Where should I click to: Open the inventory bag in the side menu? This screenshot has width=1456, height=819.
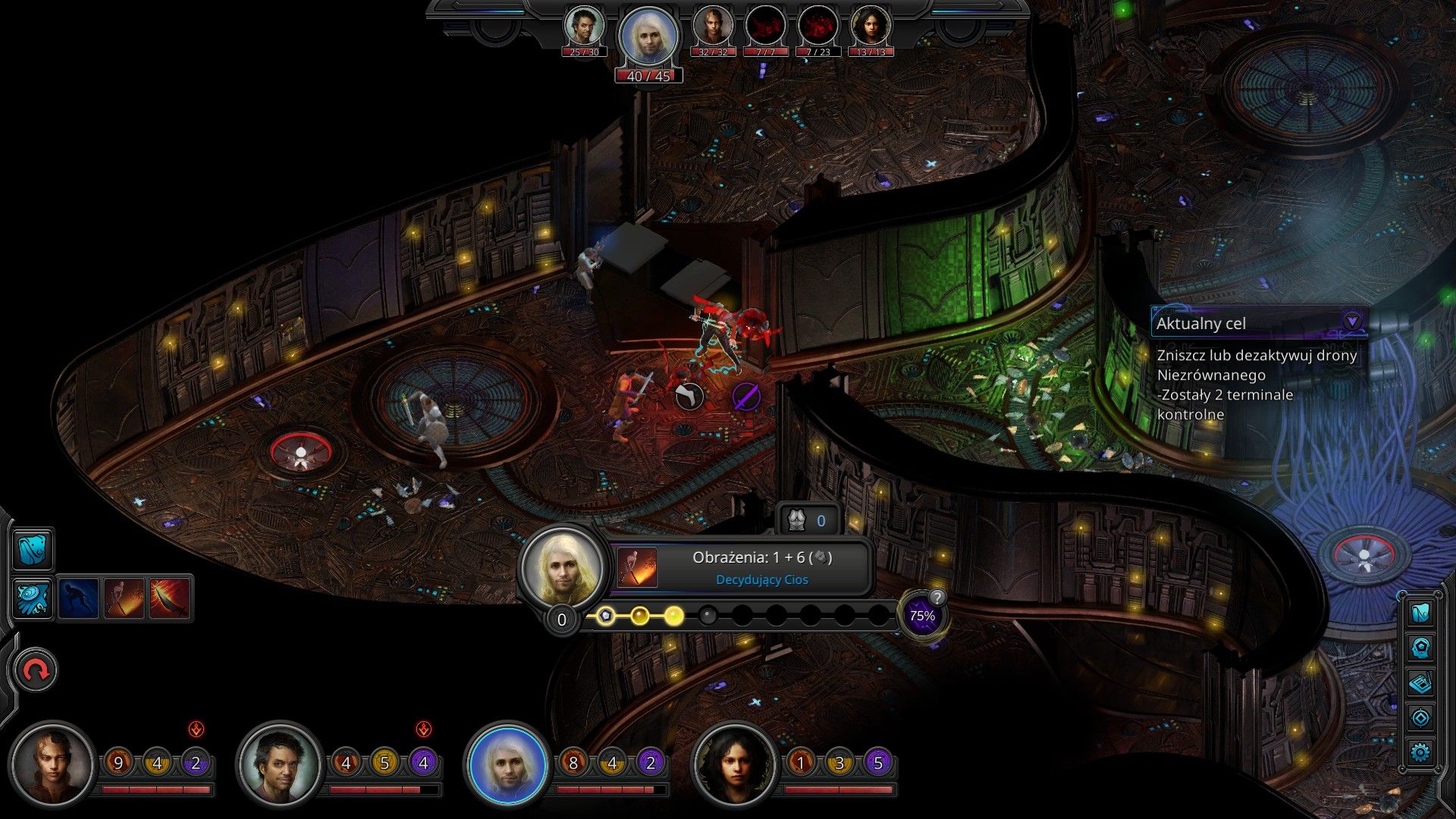click(1420, 613)
